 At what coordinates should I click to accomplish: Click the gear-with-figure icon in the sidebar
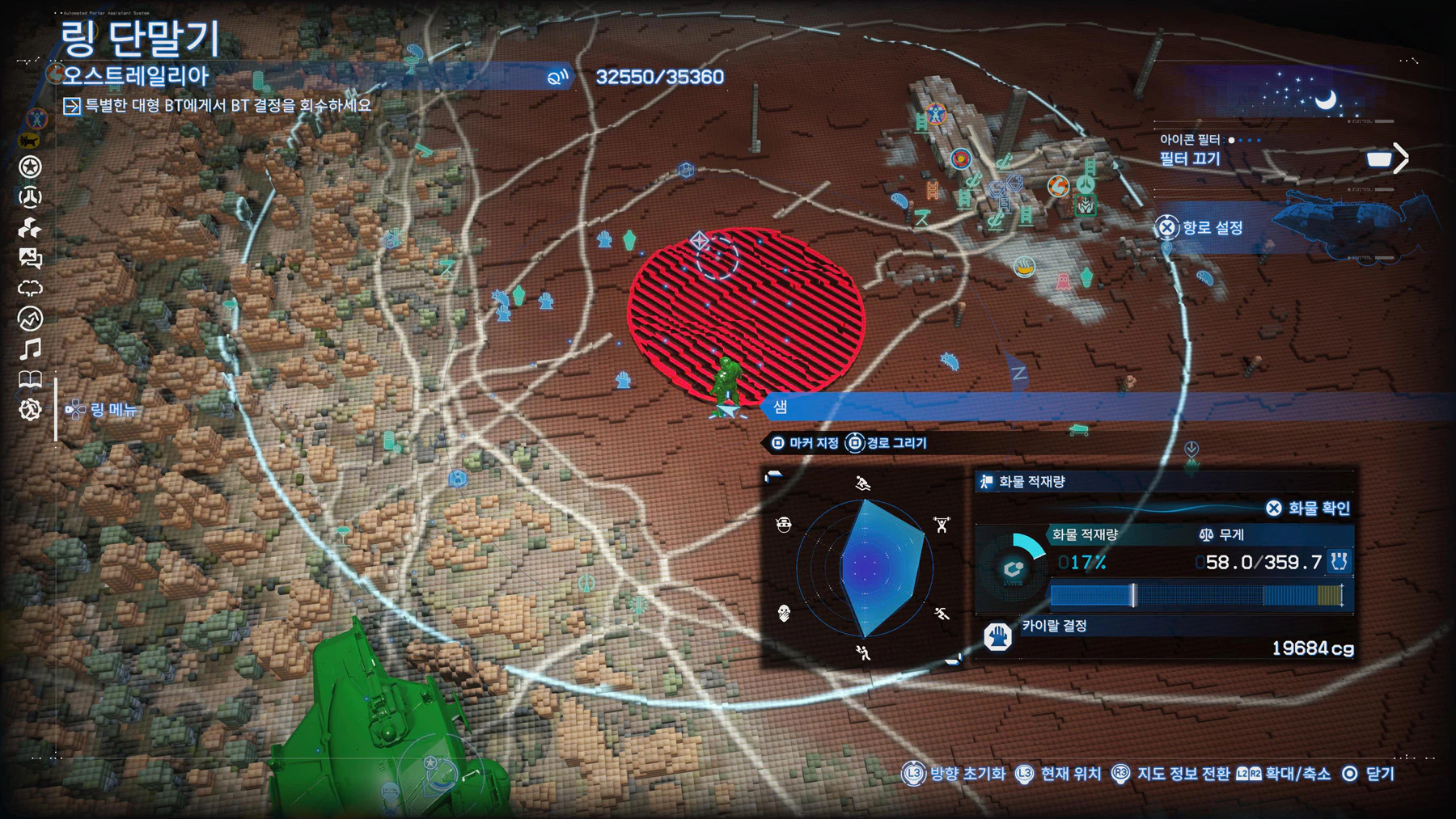tap(30, 410)
